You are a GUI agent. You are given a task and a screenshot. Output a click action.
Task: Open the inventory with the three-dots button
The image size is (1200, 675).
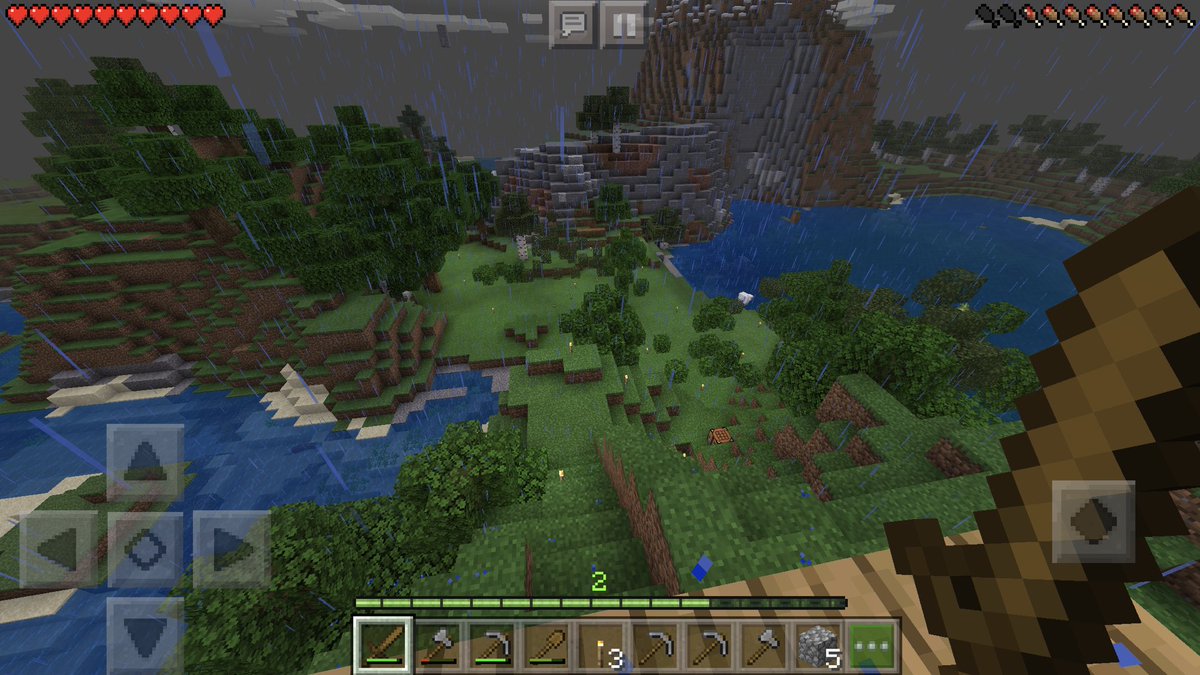coord(873,646)
